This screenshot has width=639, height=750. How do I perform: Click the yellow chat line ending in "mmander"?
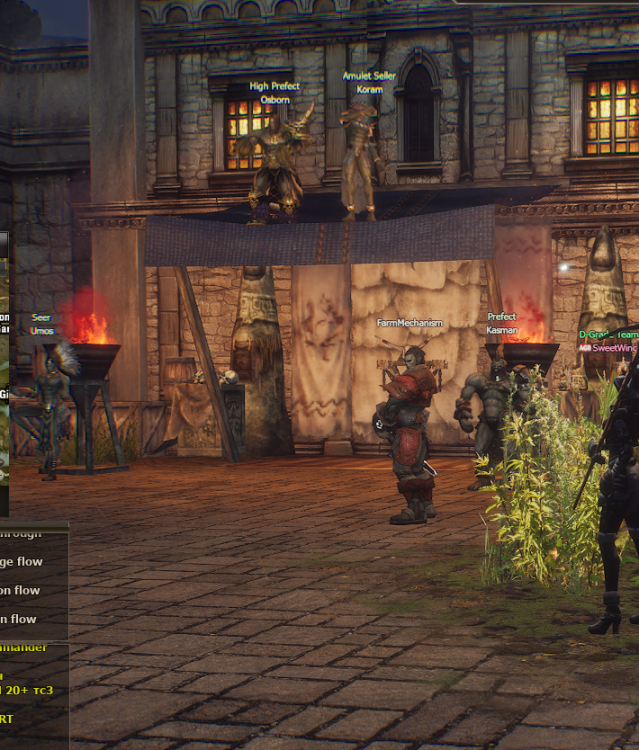[24, 647]
